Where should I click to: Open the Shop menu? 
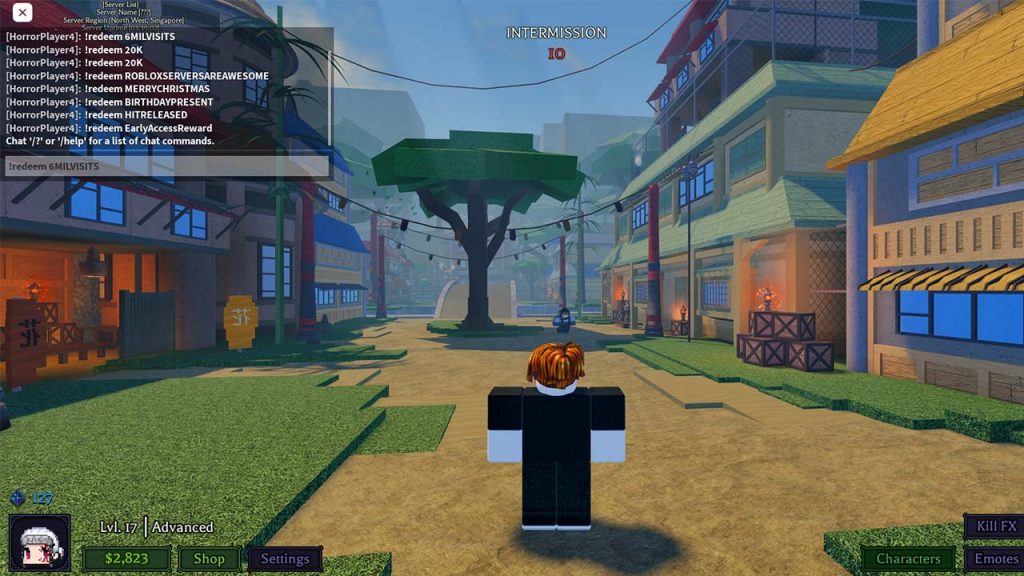[209, 559]
